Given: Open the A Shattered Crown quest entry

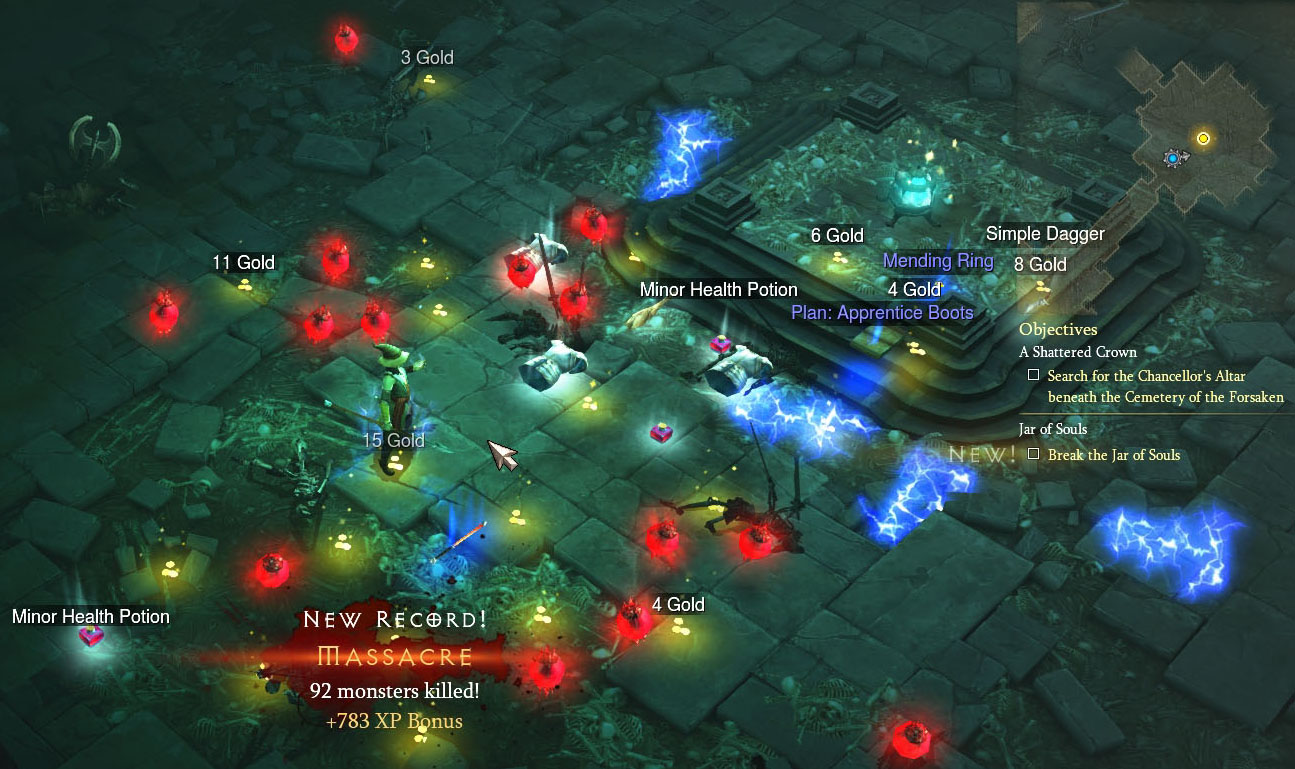Looking at the screenshot, I should pos(1077,352).
